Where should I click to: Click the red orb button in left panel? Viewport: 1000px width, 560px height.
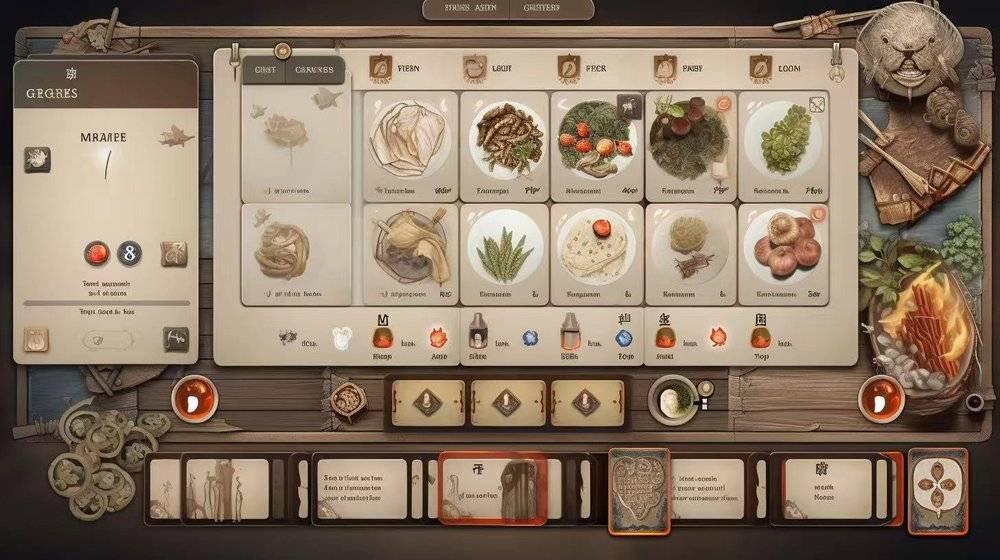pyautogui.click(x=97, y=253)
